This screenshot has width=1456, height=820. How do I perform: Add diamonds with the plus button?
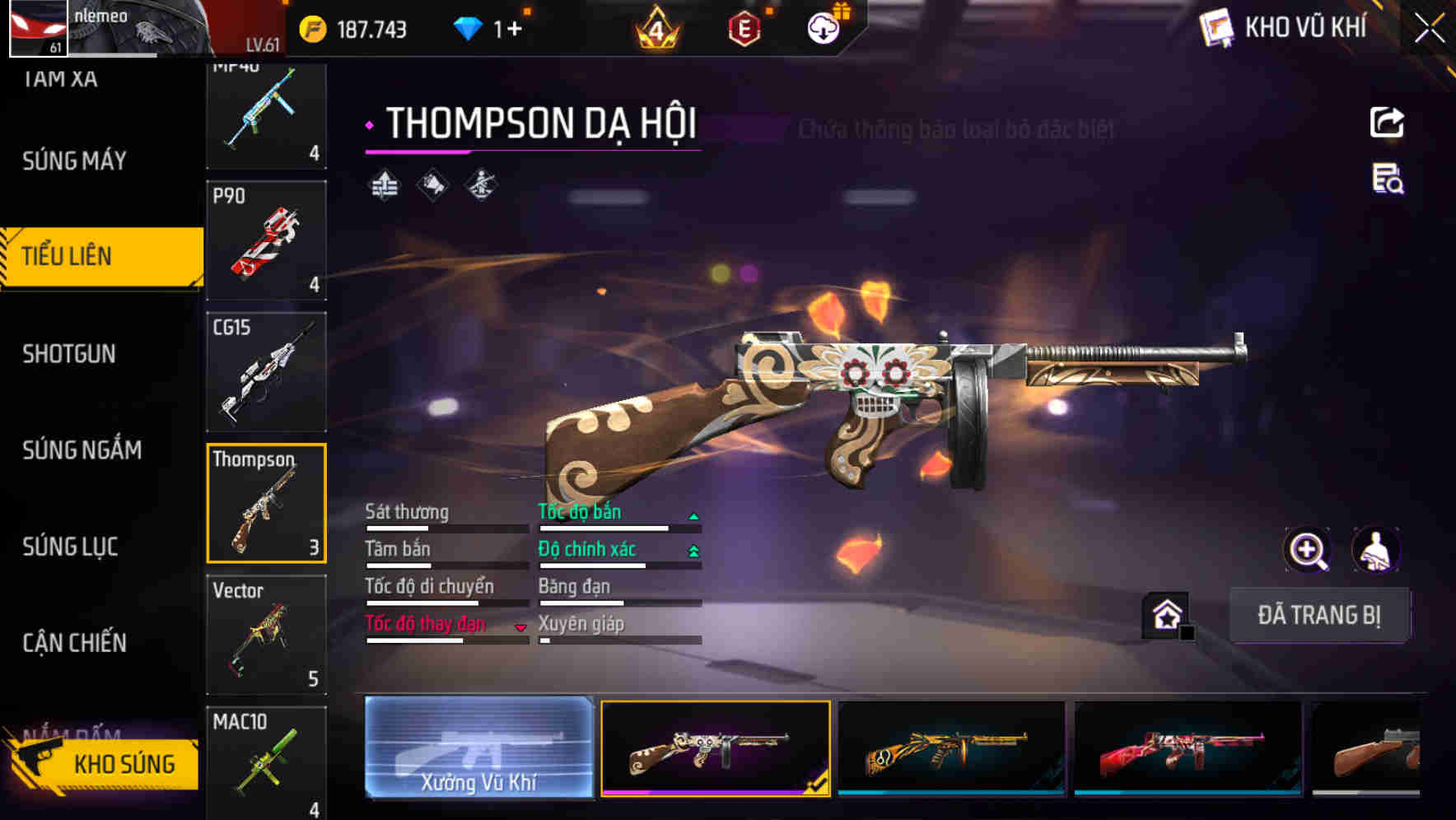click(x=515, y=30)
